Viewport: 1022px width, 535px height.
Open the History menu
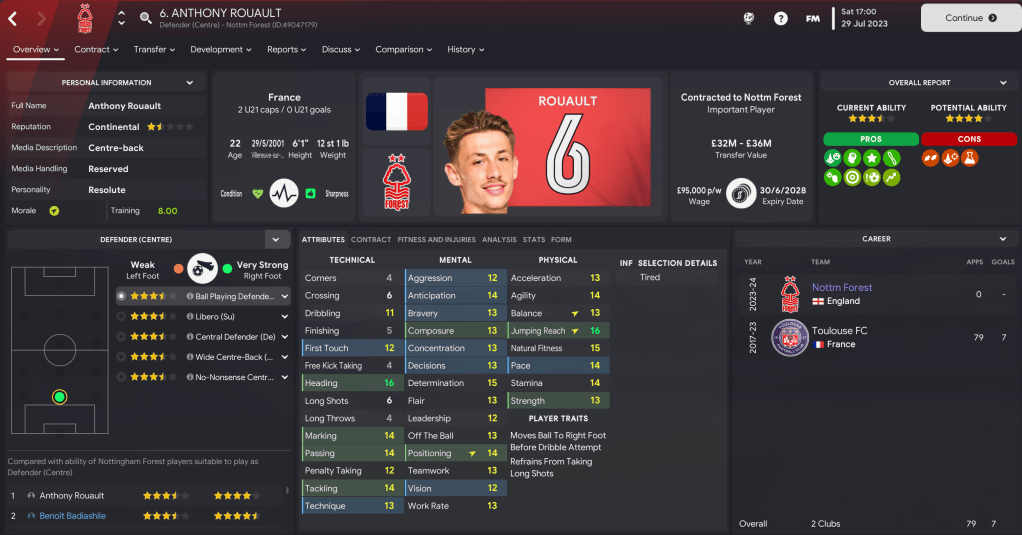(x=465, y=49)
